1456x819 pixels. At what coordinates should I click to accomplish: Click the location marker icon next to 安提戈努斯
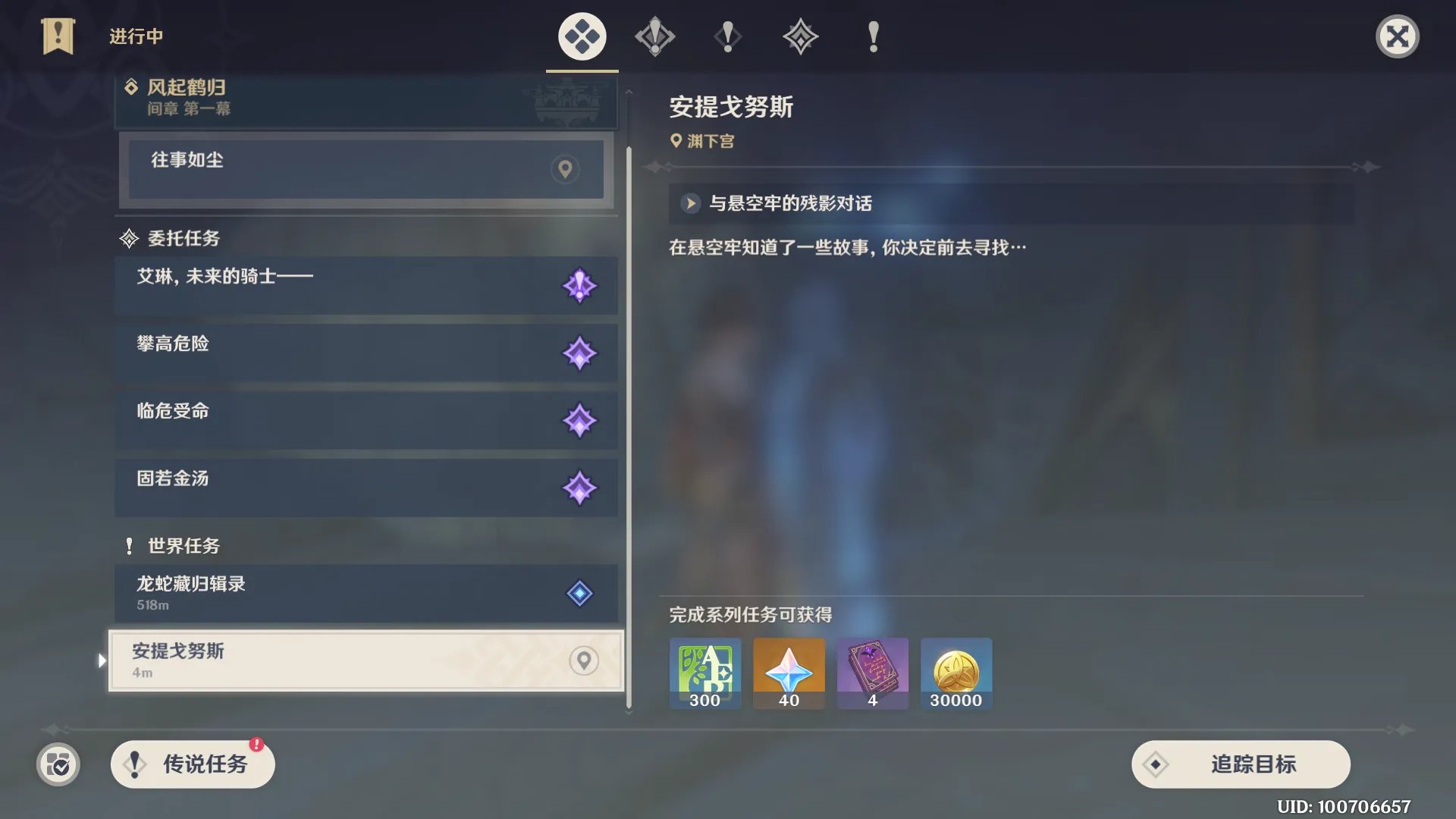pos(582,661)
